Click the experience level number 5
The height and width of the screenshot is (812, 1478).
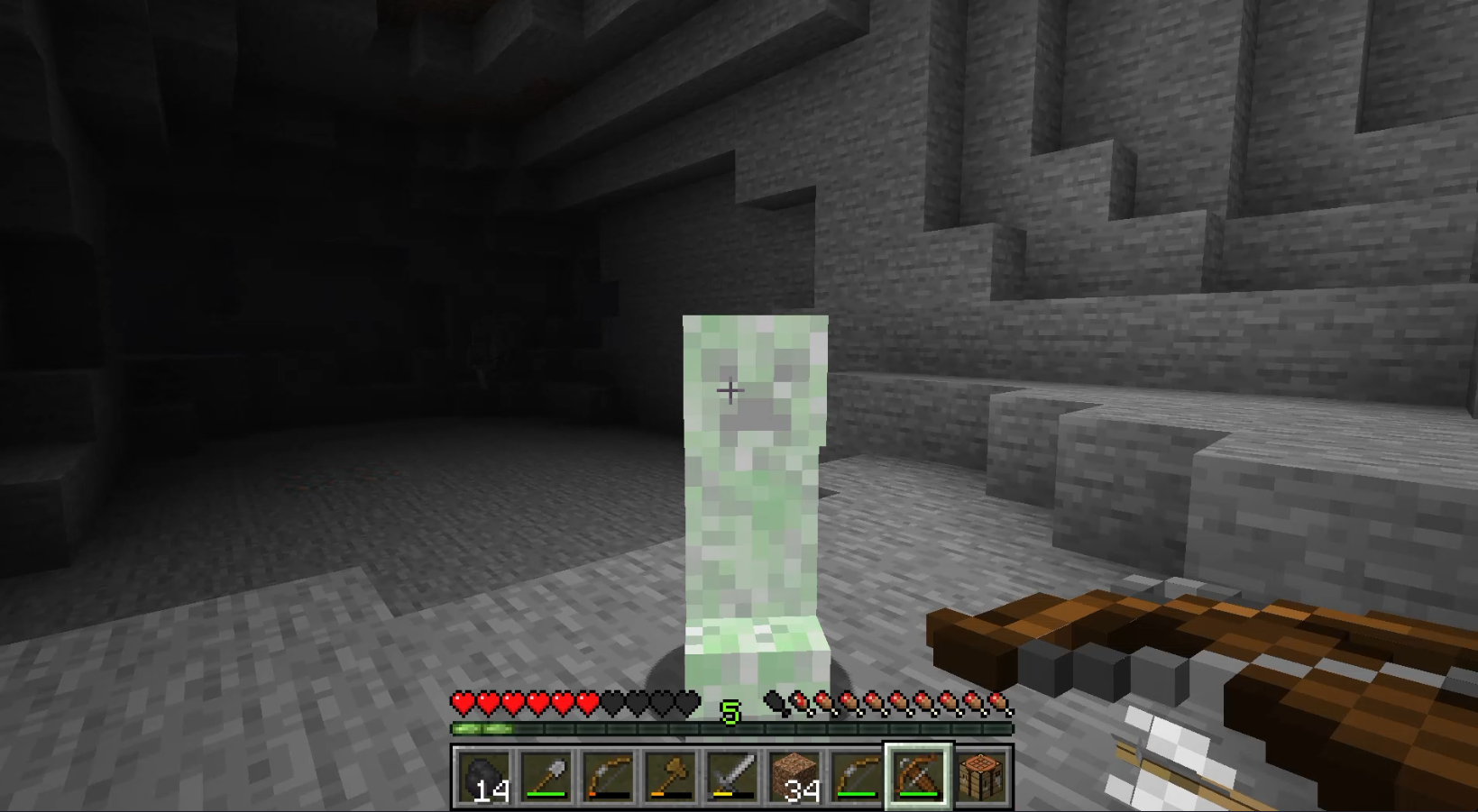tap(730, 711)
